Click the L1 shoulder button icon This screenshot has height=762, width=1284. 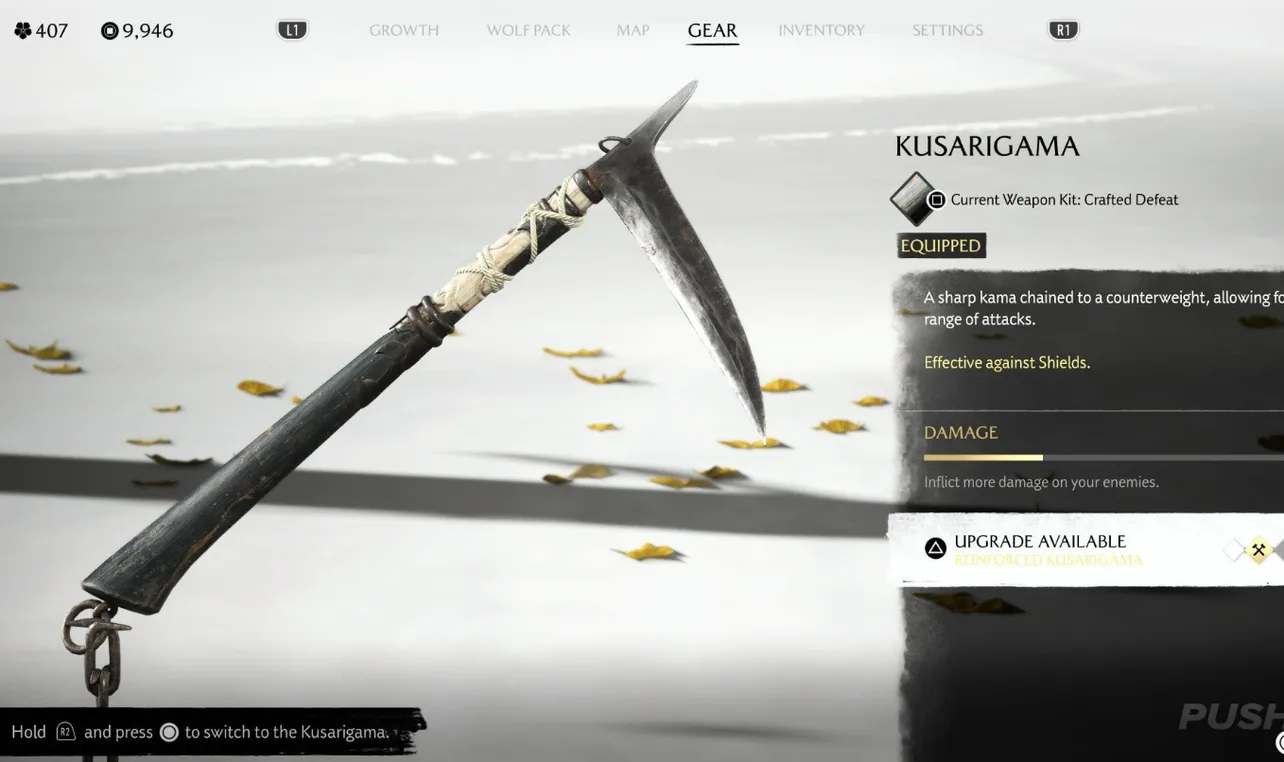tap(292, 29)
